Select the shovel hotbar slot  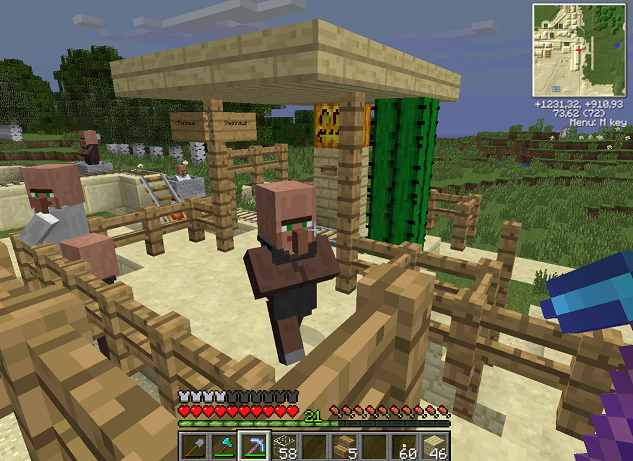[x=194, y=446]
